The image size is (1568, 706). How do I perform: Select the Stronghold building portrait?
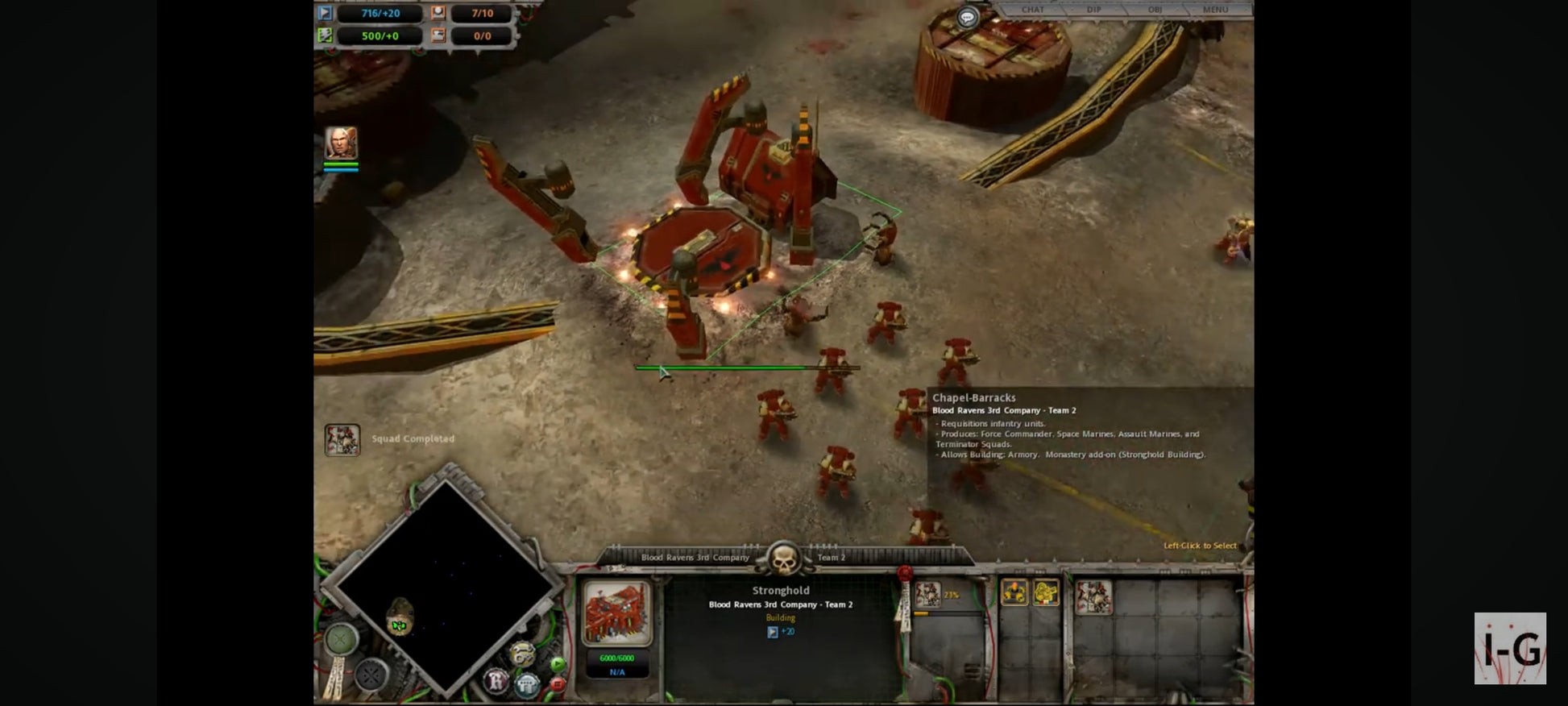point(616,613)
